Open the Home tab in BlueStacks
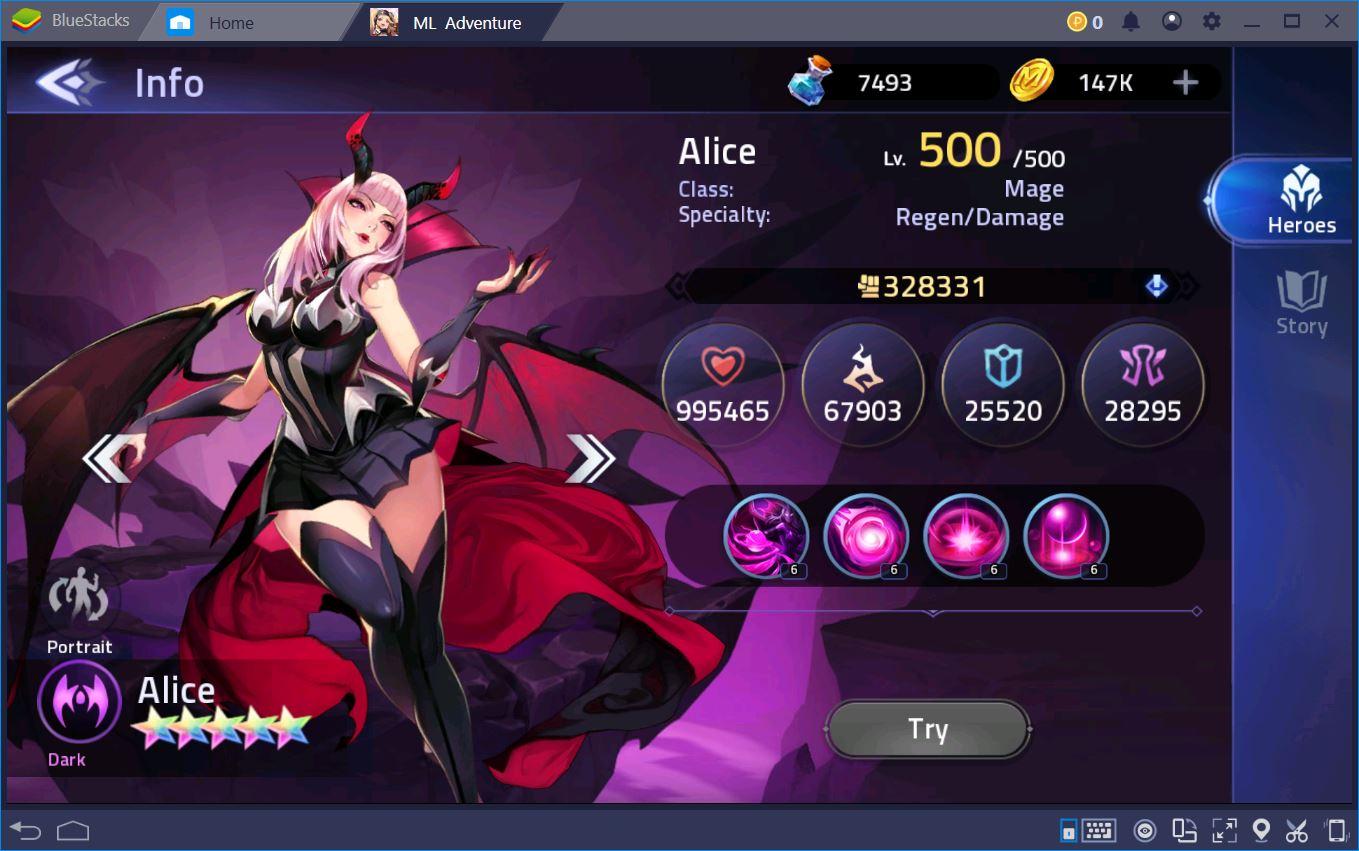Screen dimensions: 1359x851 pyautogui.click(x=215, y=21)
